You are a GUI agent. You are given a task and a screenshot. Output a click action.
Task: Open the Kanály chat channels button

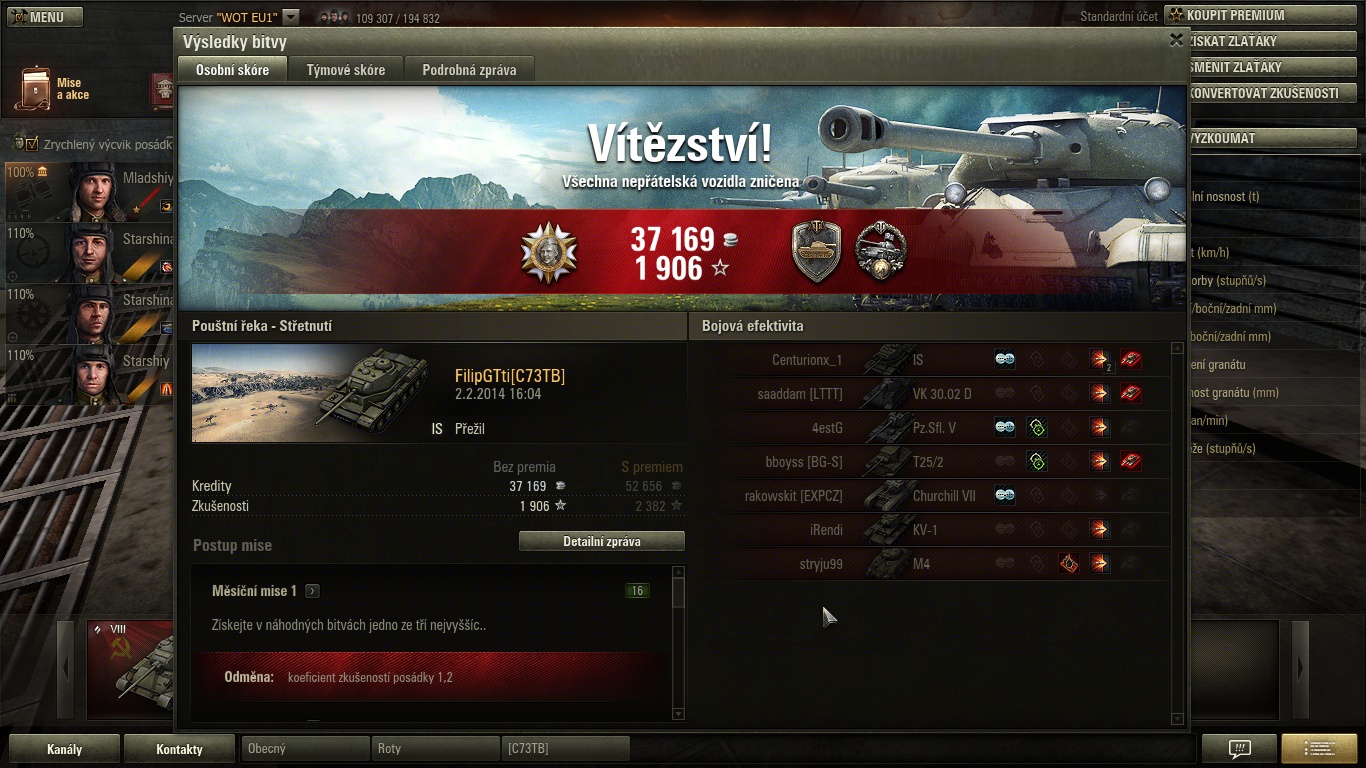(x=65, y=749)
